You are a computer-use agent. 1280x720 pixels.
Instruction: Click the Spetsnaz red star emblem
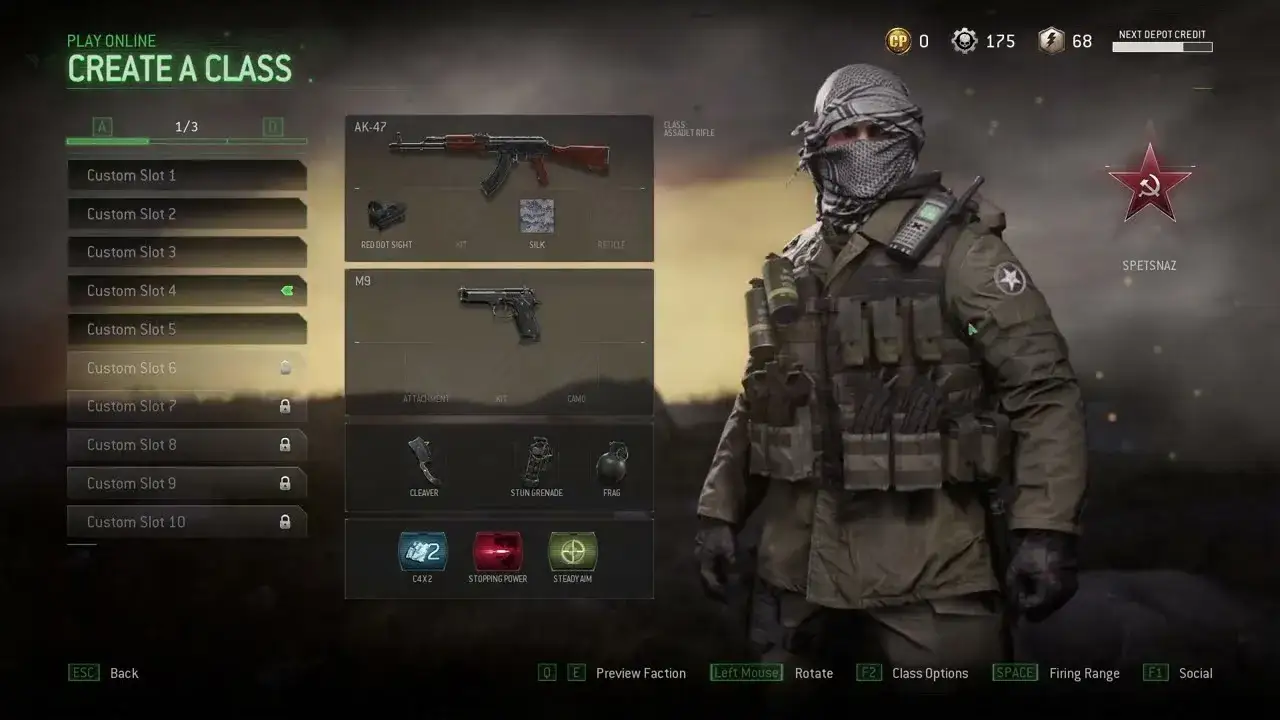point(1148,185)
